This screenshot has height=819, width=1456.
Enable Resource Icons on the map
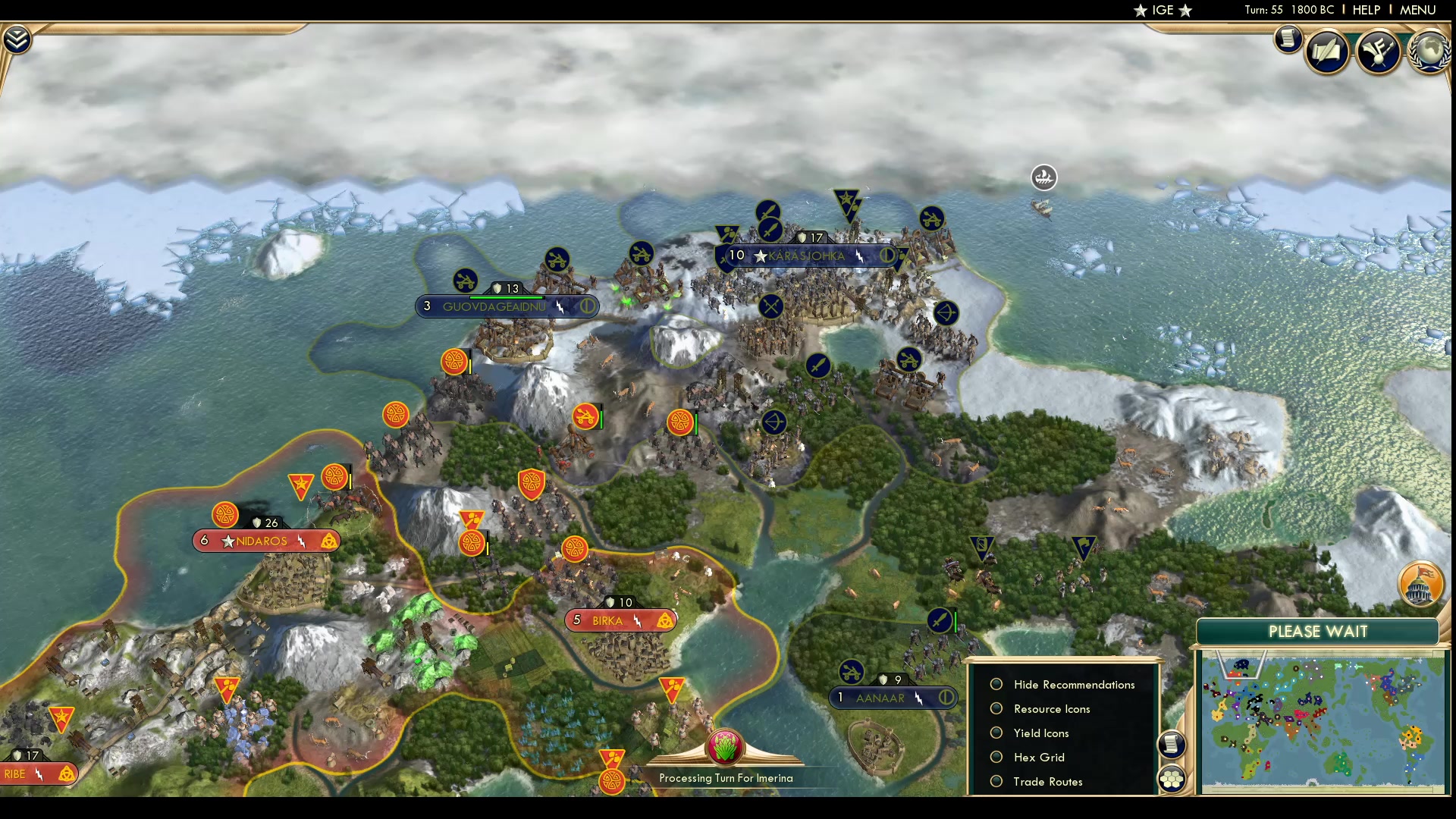[996, 709]
